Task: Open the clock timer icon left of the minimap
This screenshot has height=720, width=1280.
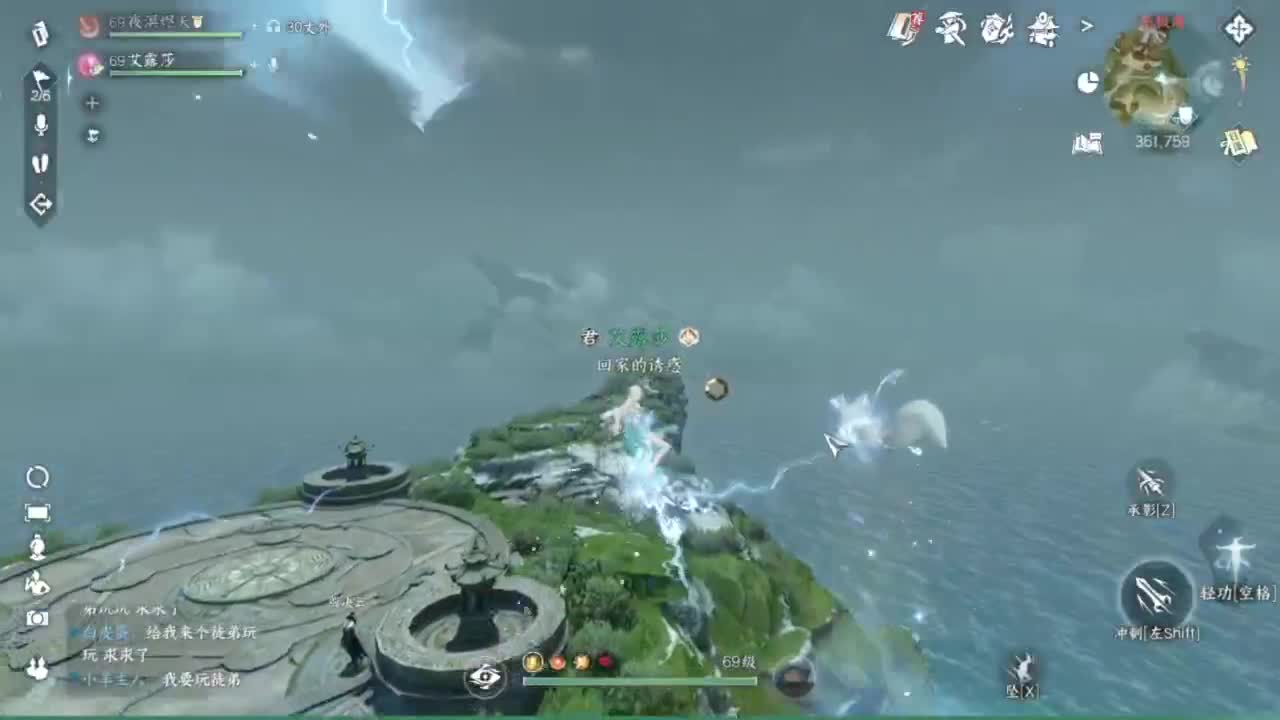Action: click(1087, 80)
